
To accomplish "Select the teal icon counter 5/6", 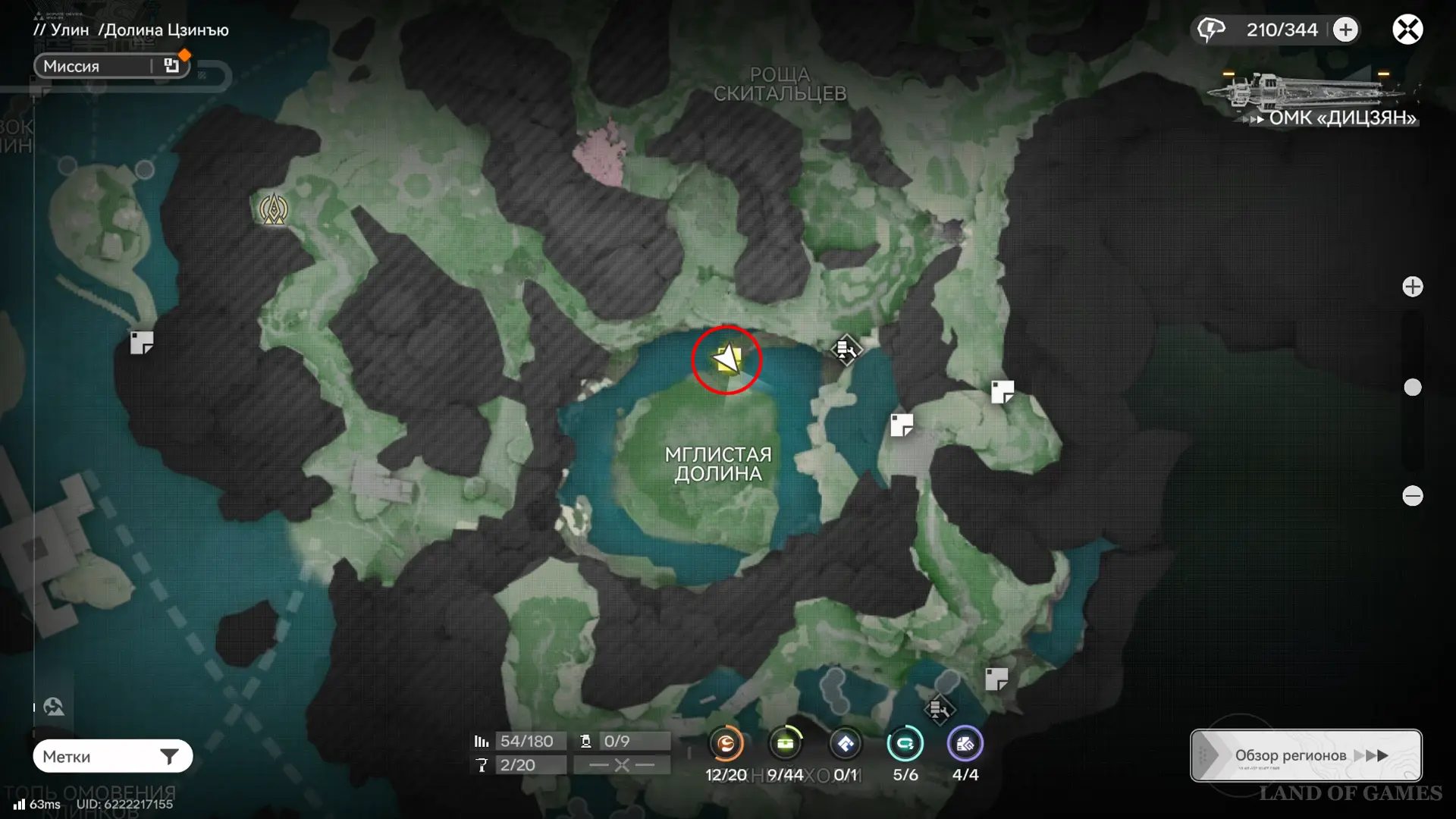I will (905, 744).
